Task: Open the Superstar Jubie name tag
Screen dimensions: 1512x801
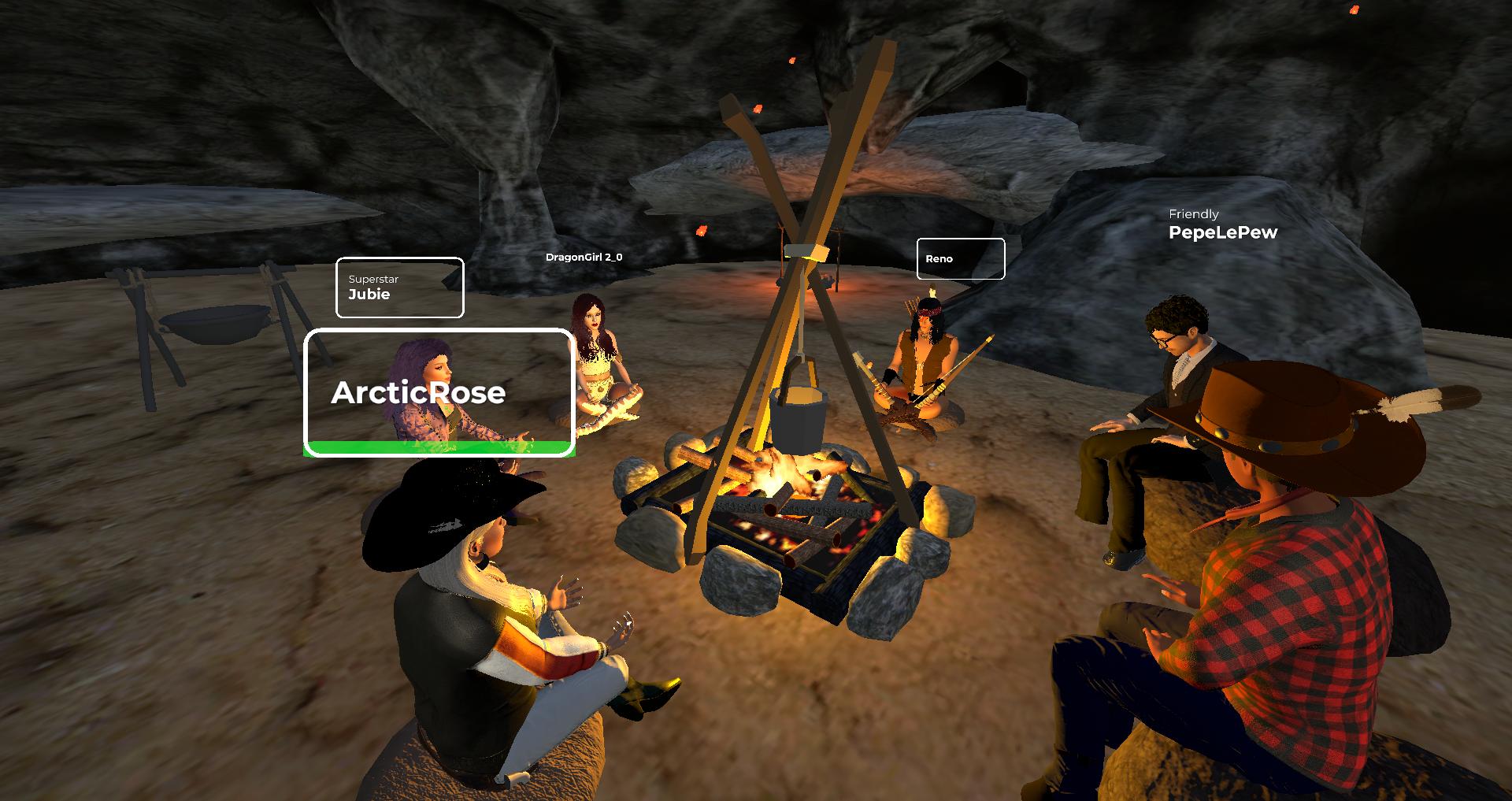Action: click(x=399, y=287)
